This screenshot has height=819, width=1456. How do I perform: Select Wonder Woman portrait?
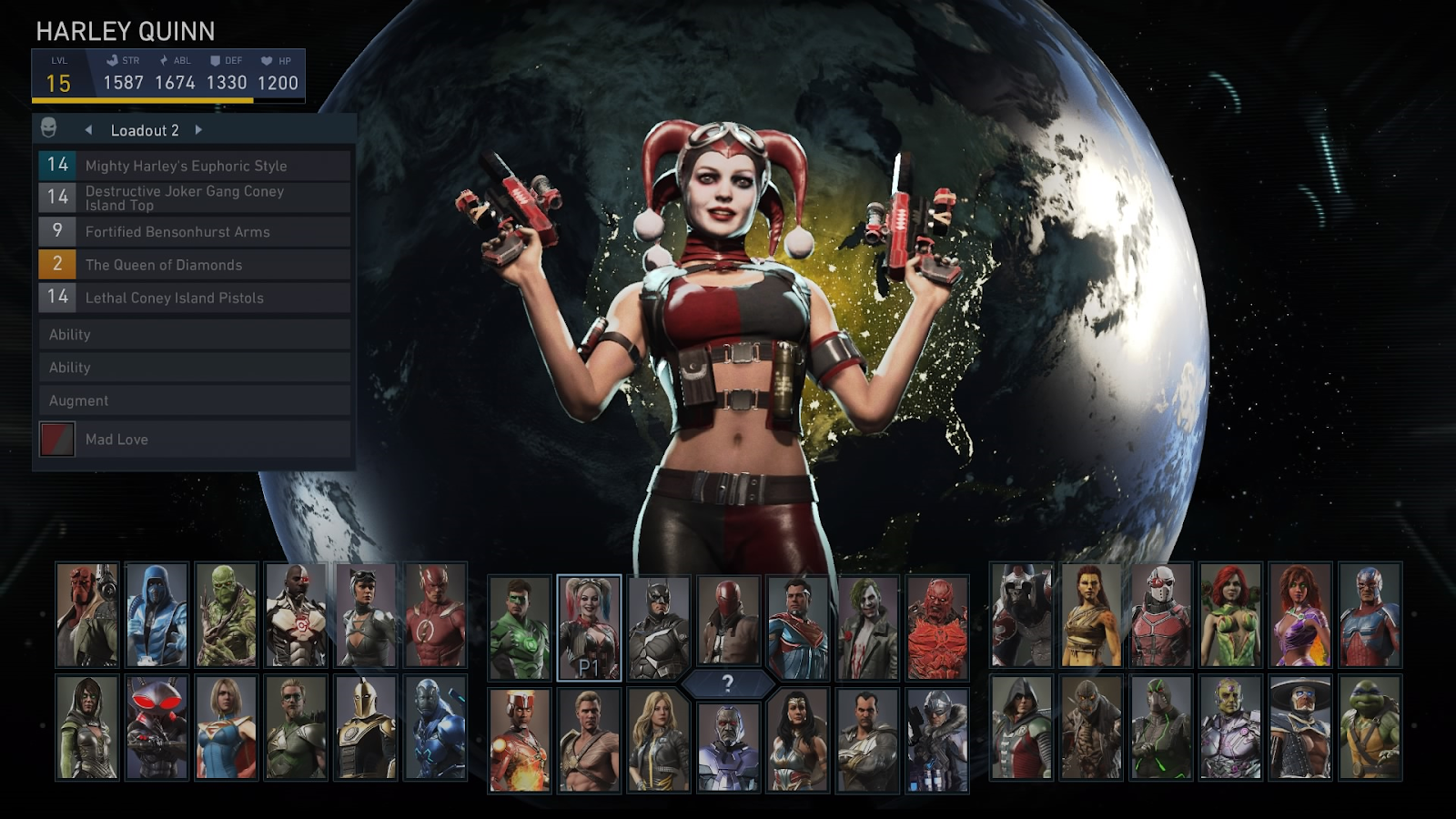(798, 739)
